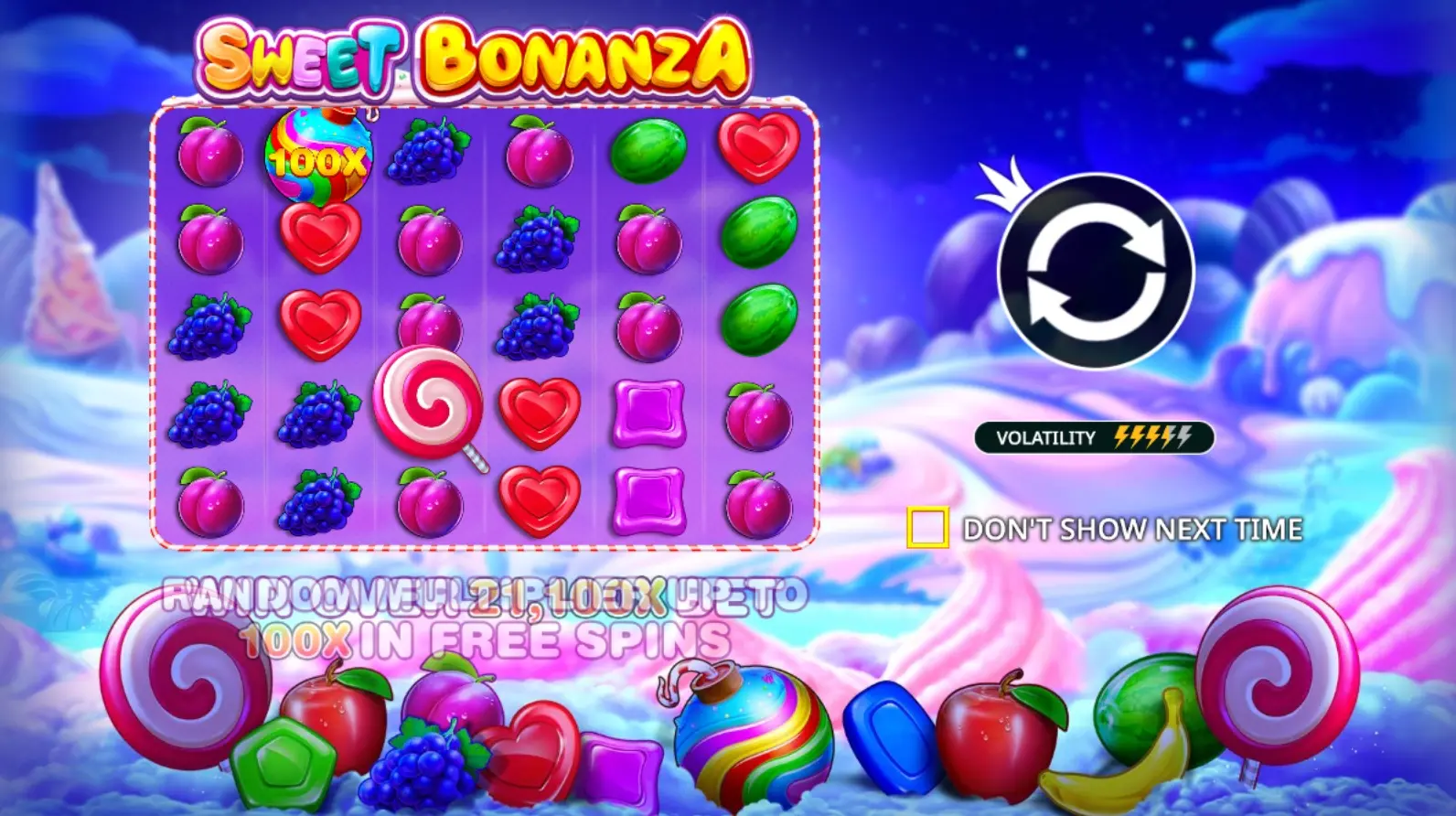The image size is (1456, 816).
Task: Click the volatility lightning bolt indicator
Action: tap(1154, 436)
